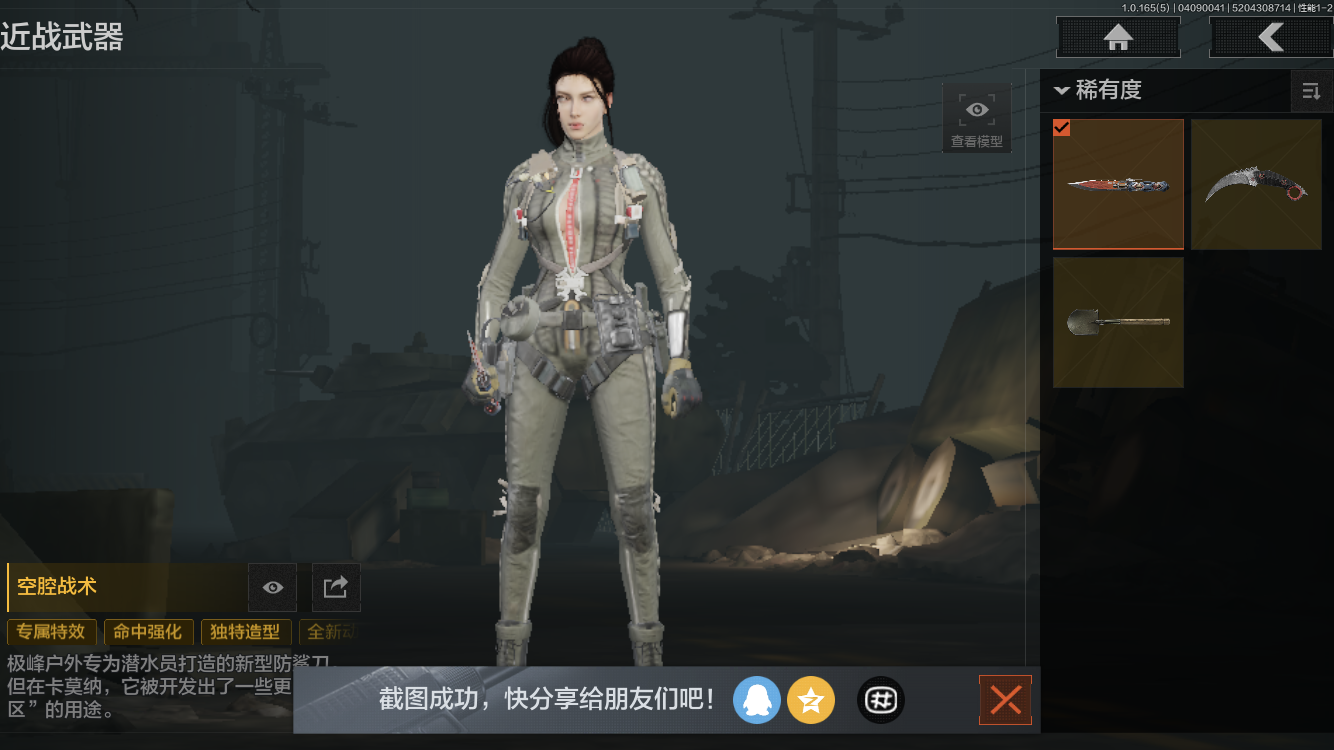Click the home icon at top right
1334x750 pixels.
point(1117,37)
